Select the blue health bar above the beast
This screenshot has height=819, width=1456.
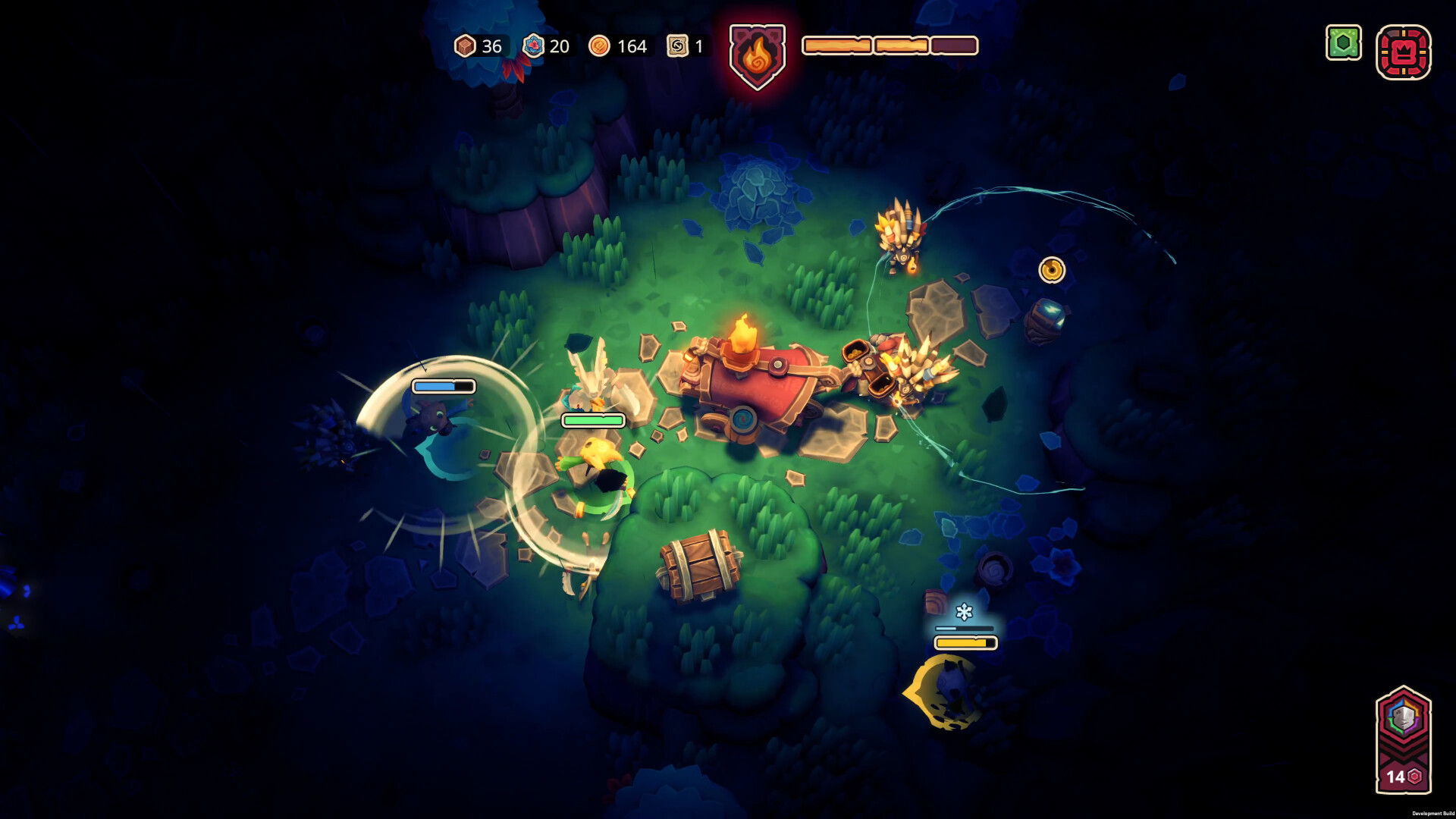[x=442, y=385]
